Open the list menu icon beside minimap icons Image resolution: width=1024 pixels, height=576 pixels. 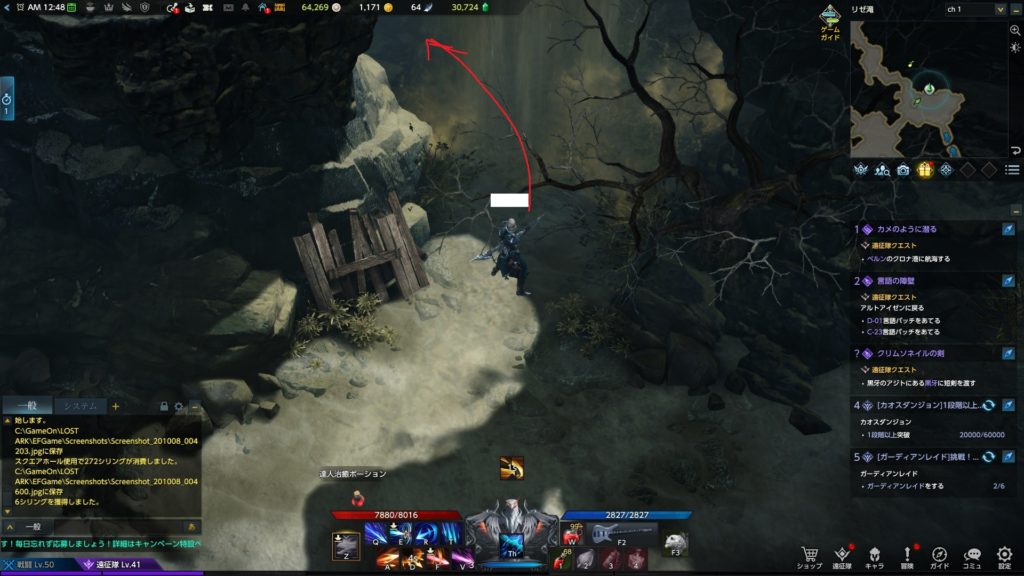tap(1012, 170)
